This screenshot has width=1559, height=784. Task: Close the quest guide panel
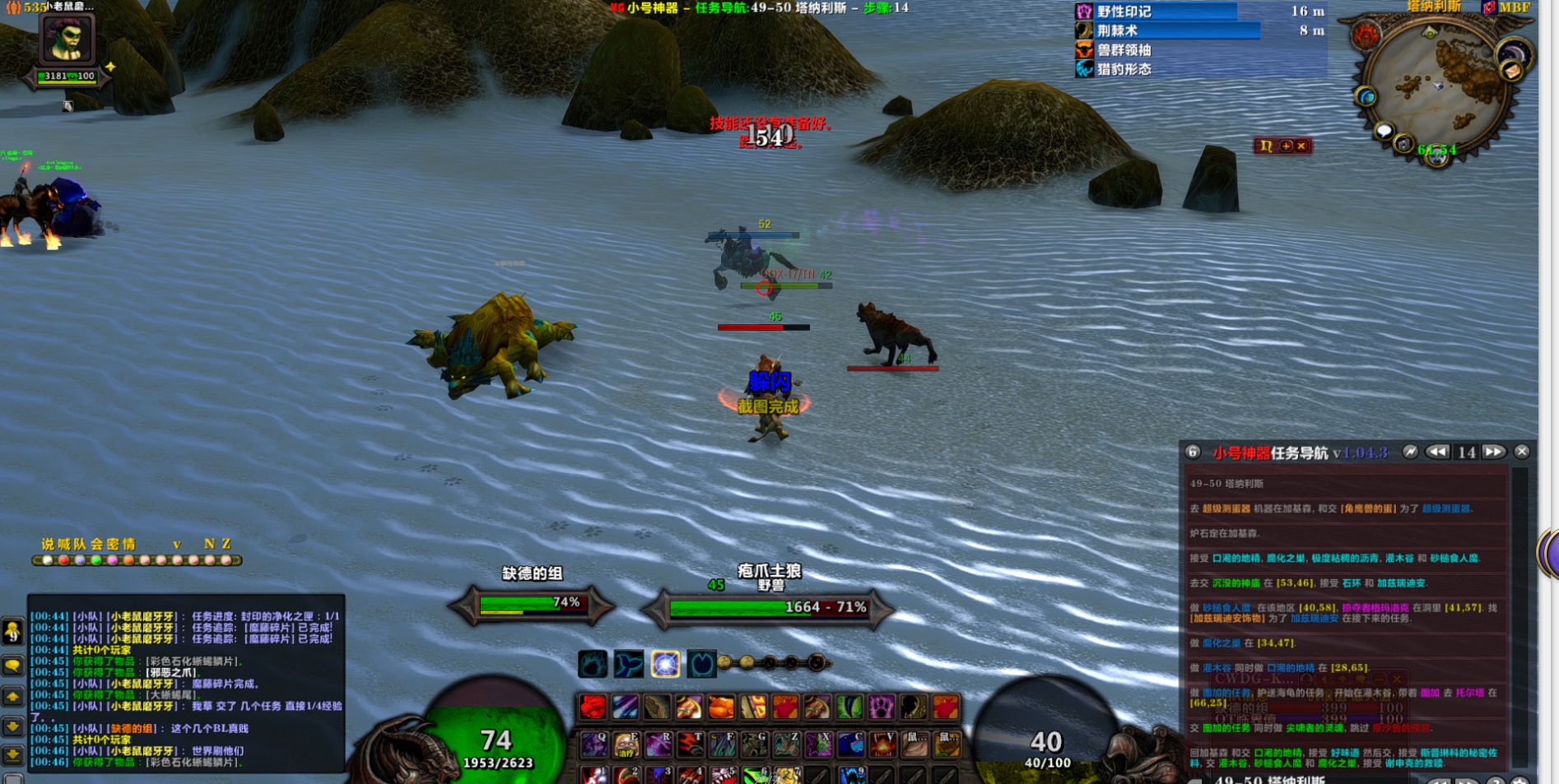pos(1521,452)
